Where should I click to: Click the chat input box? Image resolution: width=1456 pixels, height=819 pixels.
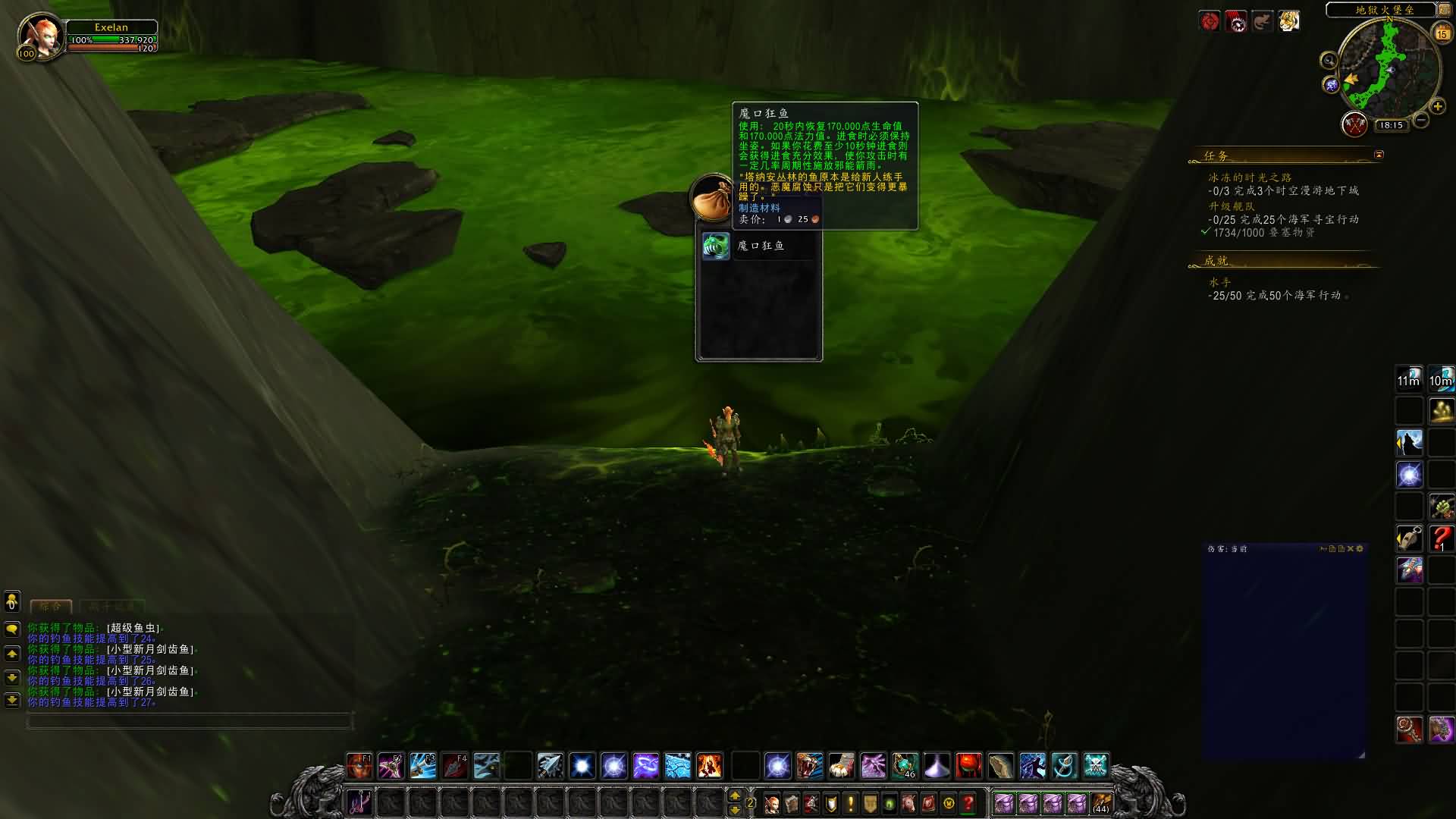click(190, 721)
